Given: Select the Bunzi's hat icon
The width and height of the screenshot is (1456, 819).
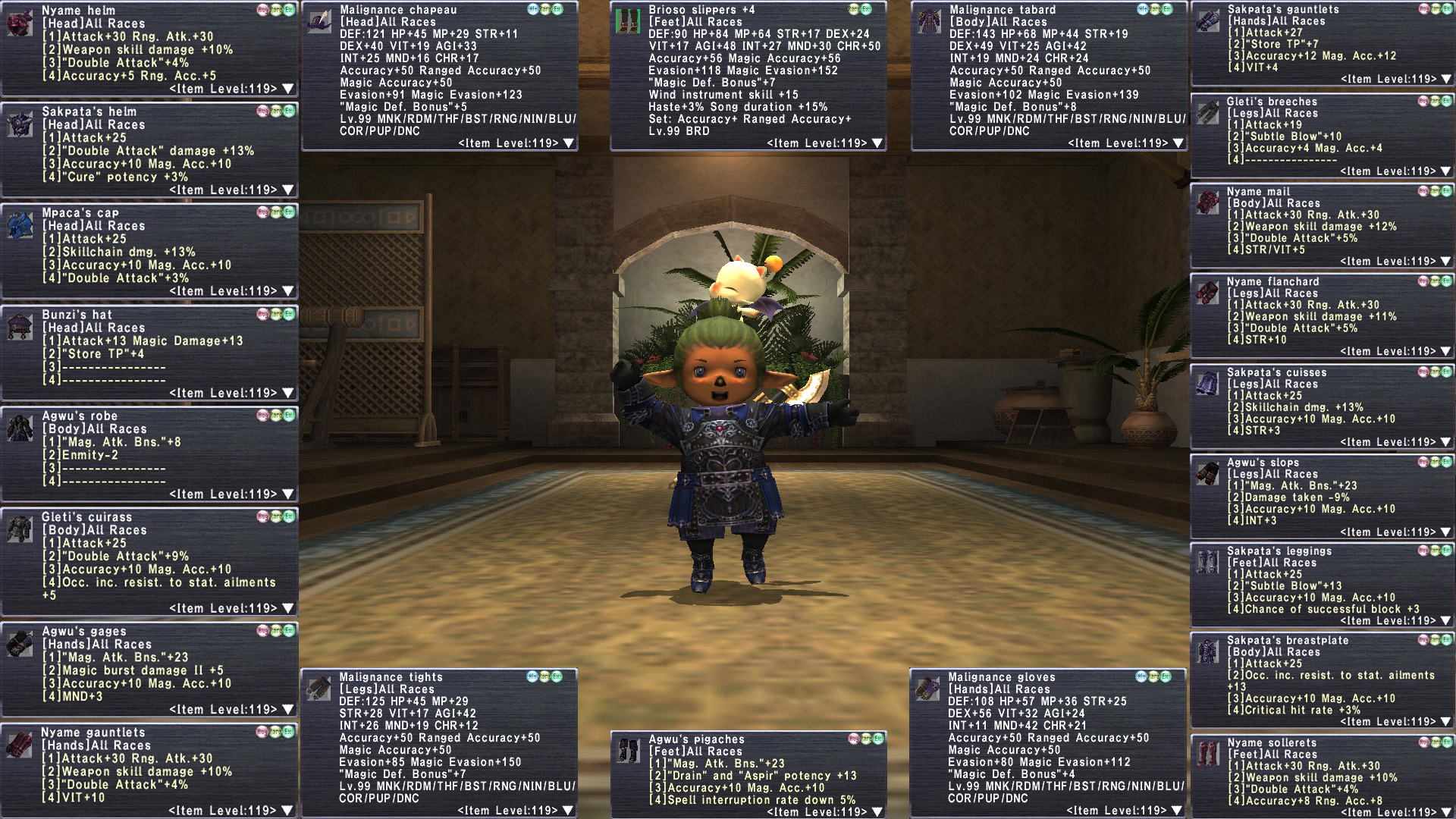Looking at the screenshot, I should 20,327.
